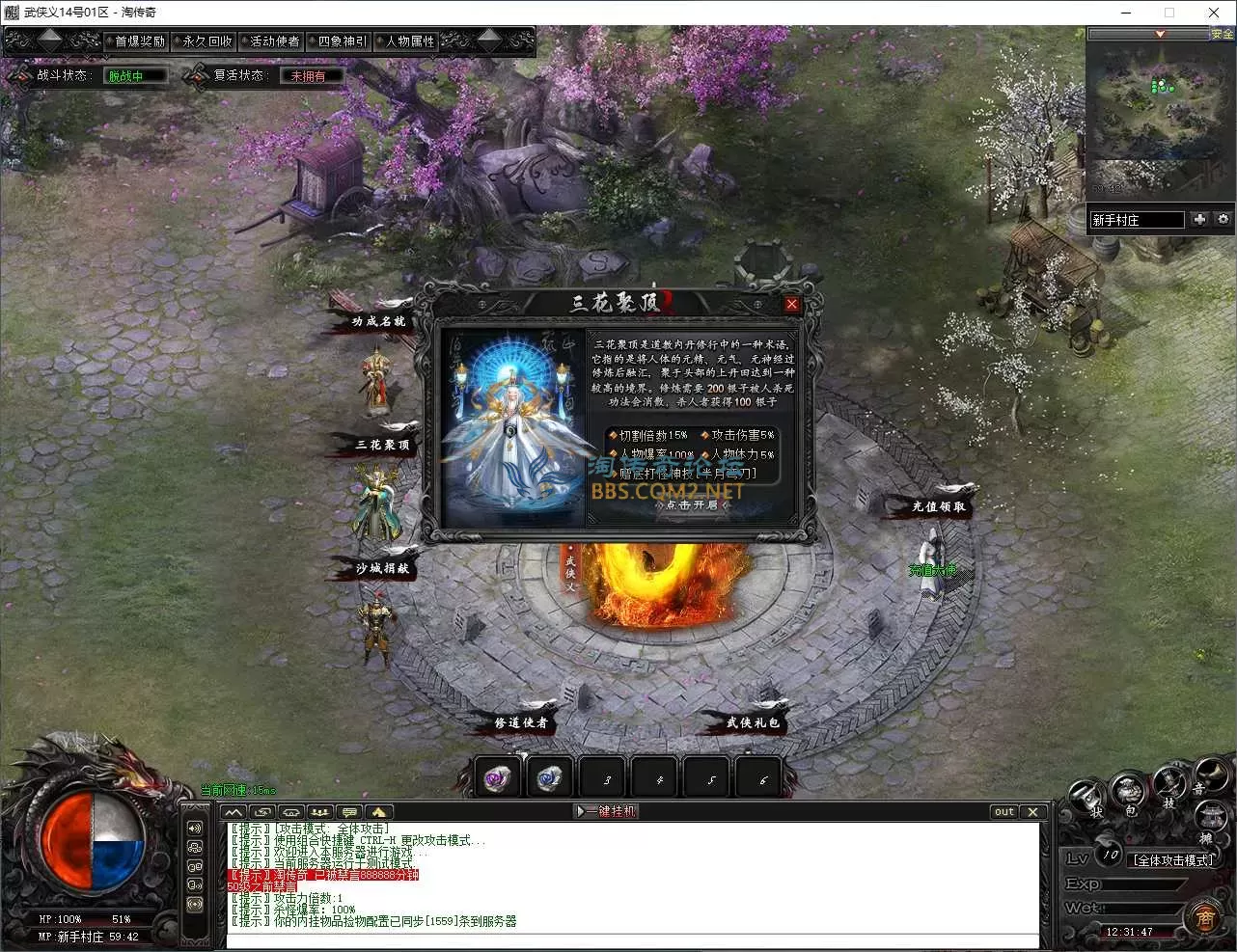Use the blue scroll in second hotbar slot
This screenshot has height=952, width=1237.
click(x=551, y=777)
